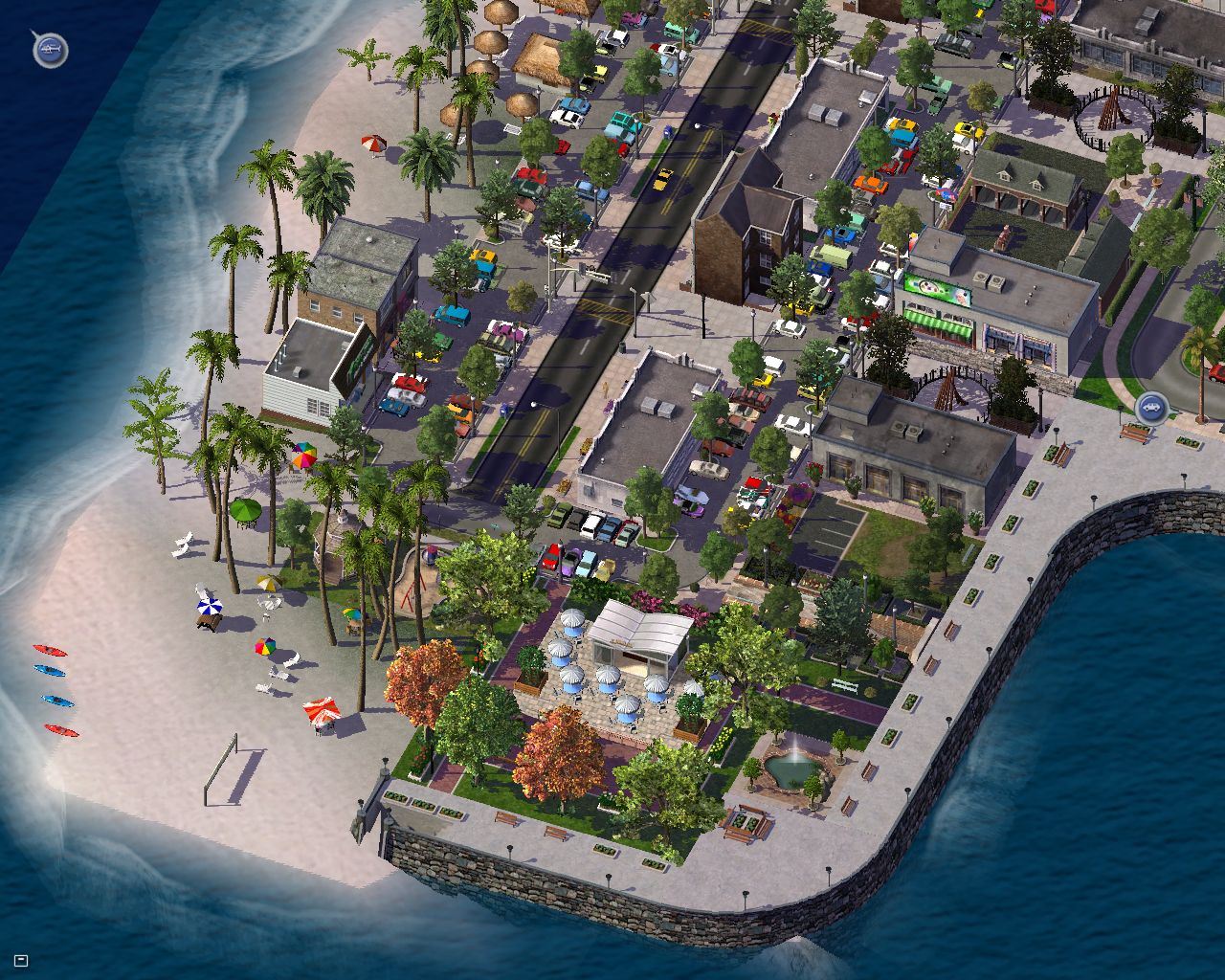The width and height of the screenshot is (1225, 980).
Task: Select the blue car icon beside the promenade bench
Action: click(1152, 408)
